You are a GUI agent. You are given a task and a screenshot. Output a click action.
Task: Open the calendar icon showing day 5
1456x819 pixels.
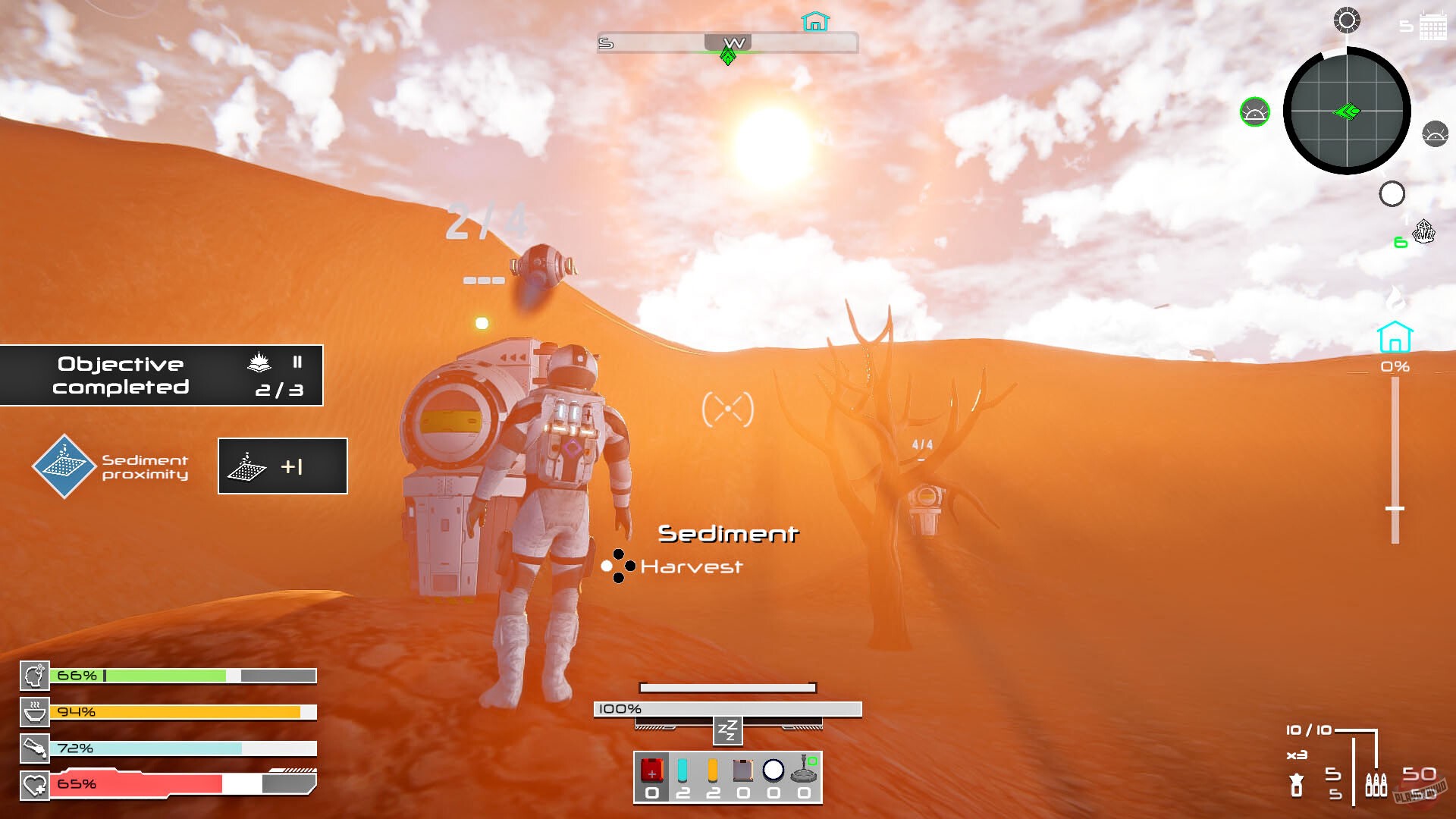(x=1432, y=27)
